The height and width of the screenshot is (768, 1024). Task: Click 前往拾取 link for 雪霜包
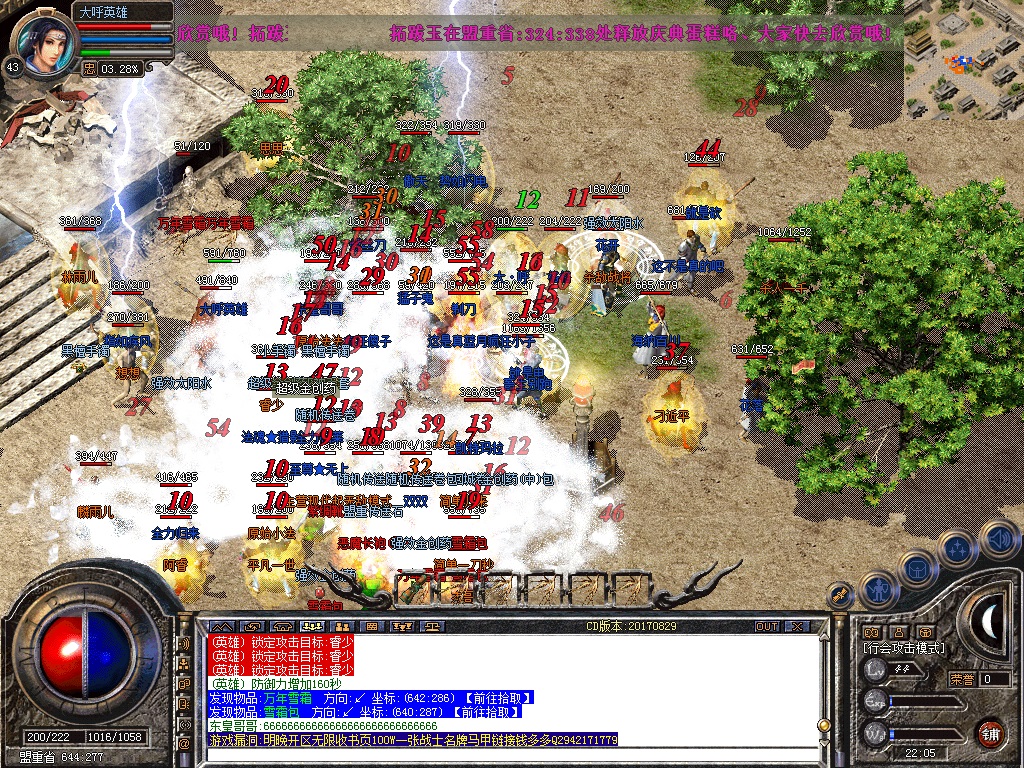coord(485,712)
